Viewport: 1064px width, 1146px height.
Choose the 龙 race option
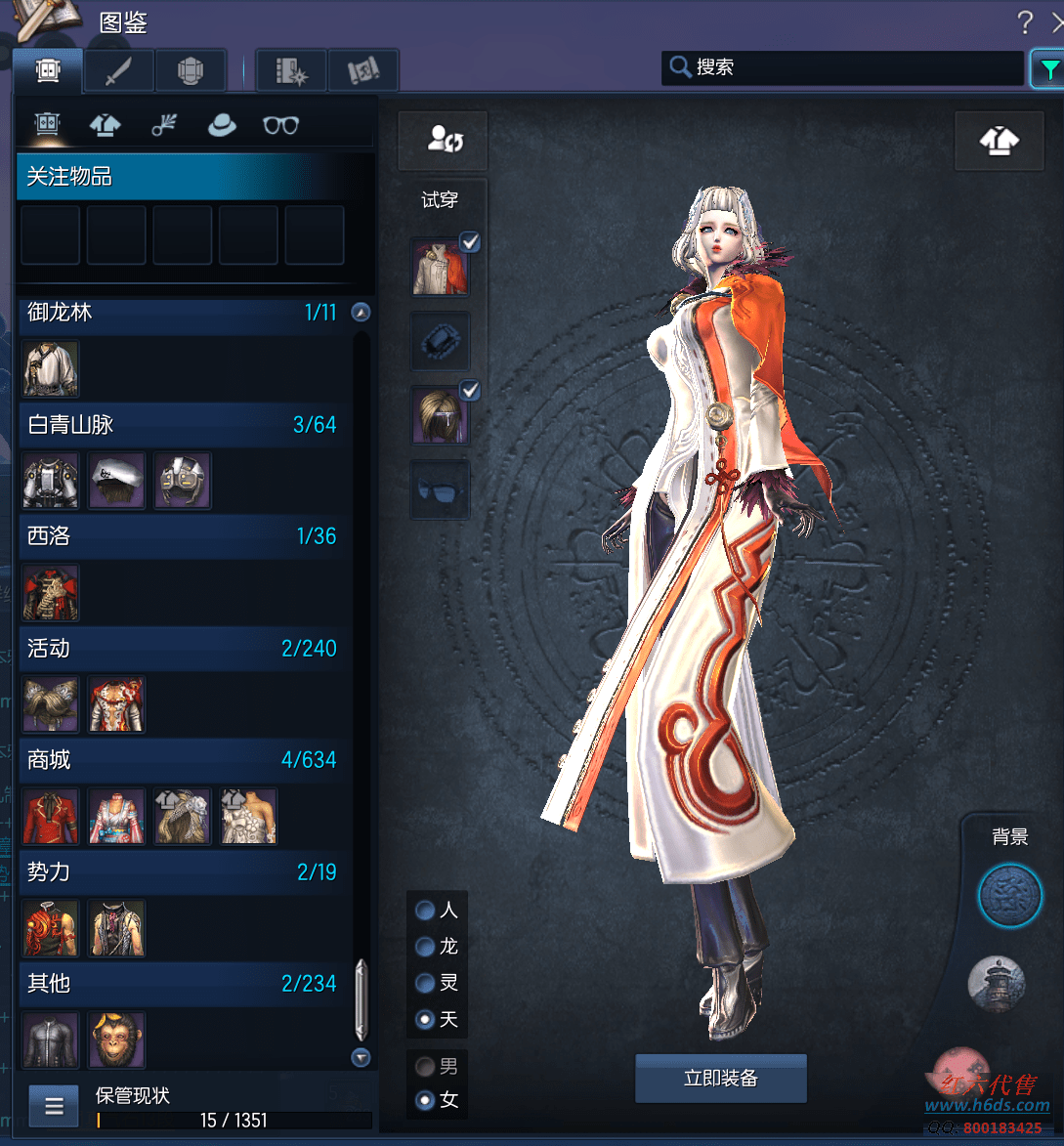[x=426, y=947]
